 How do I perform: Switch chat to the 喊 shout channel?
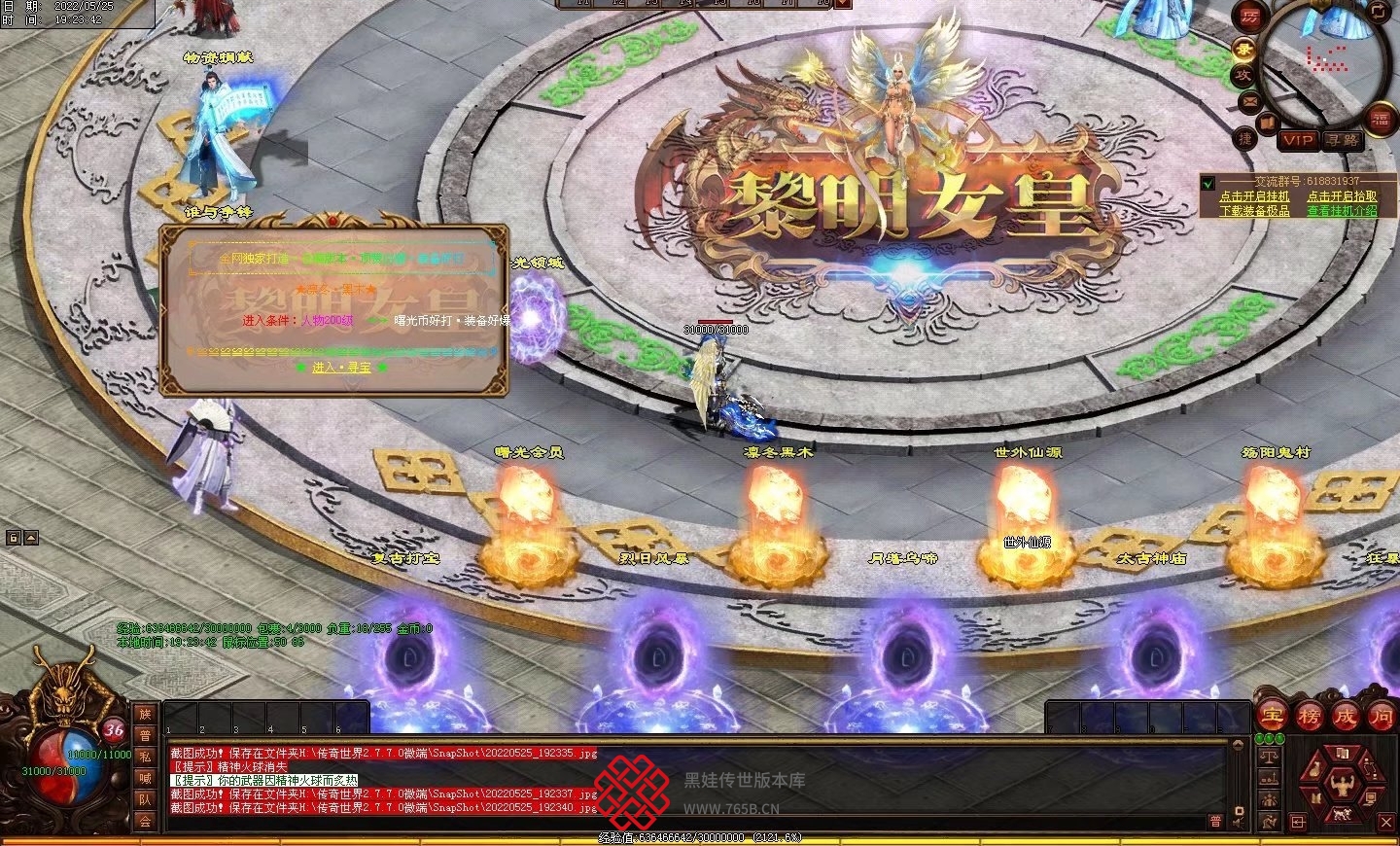145,778
